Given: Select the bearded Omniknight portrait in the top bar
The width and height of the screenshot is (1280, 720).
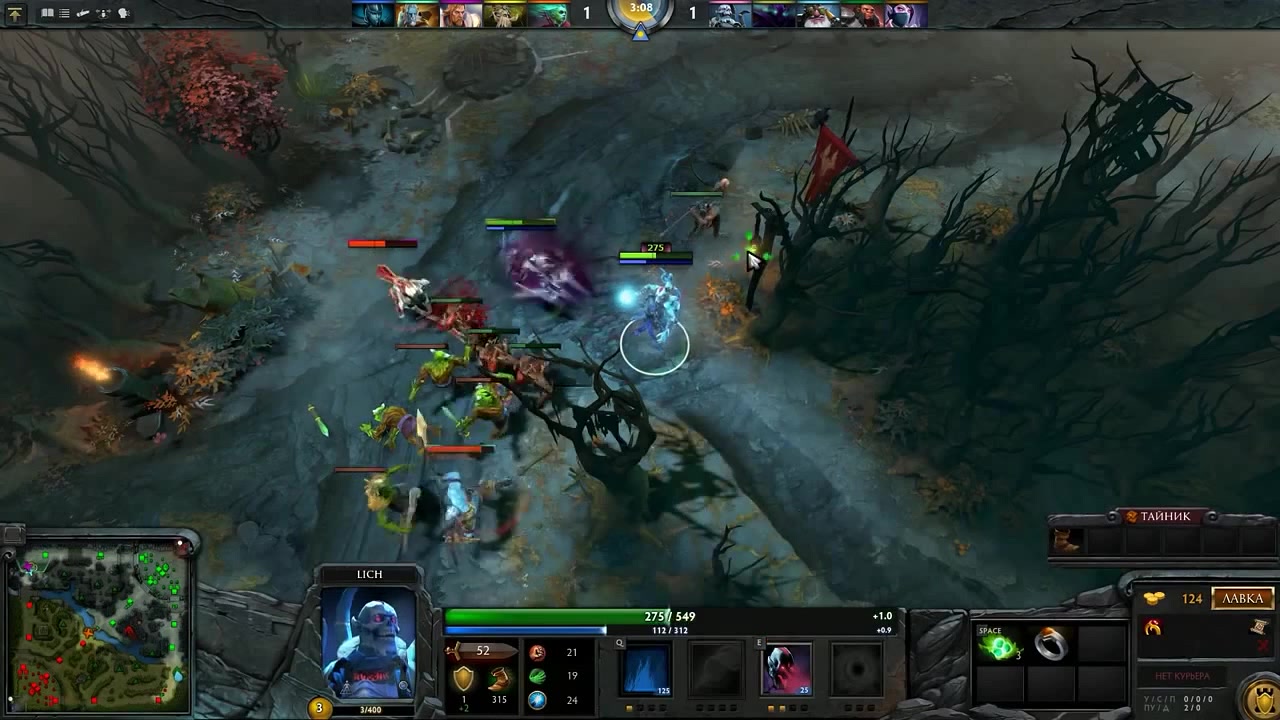Looking at the screenshot, I should click(460, 15).
